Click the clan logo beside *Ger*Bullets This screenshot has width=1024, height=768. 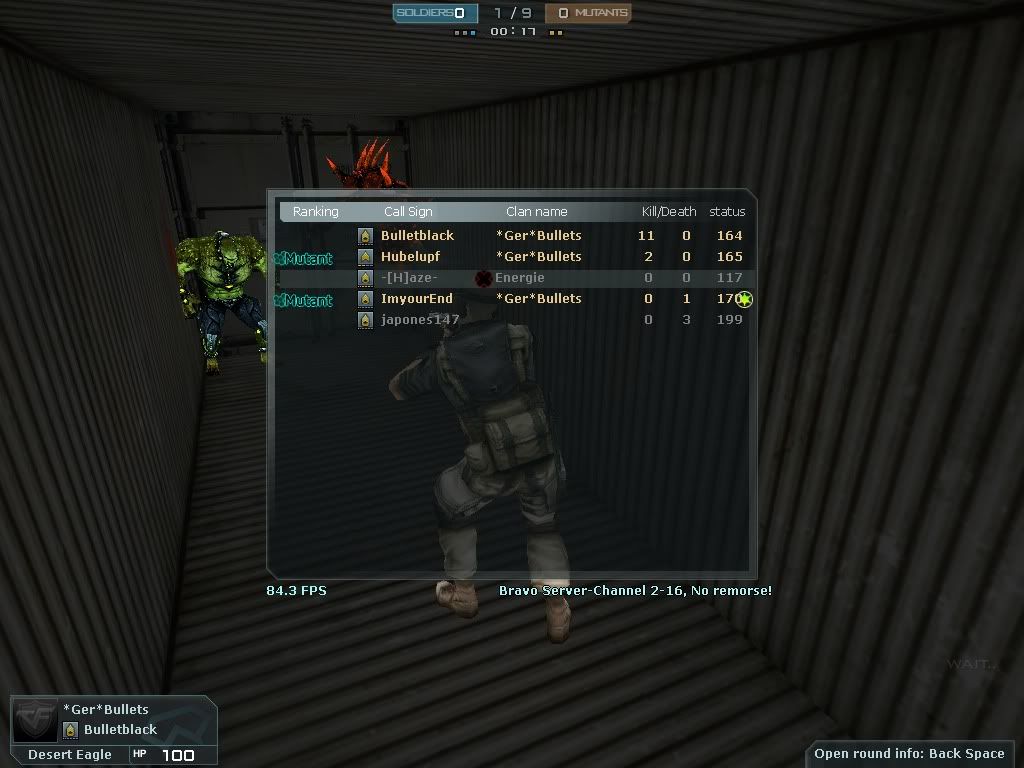[35, 720]
